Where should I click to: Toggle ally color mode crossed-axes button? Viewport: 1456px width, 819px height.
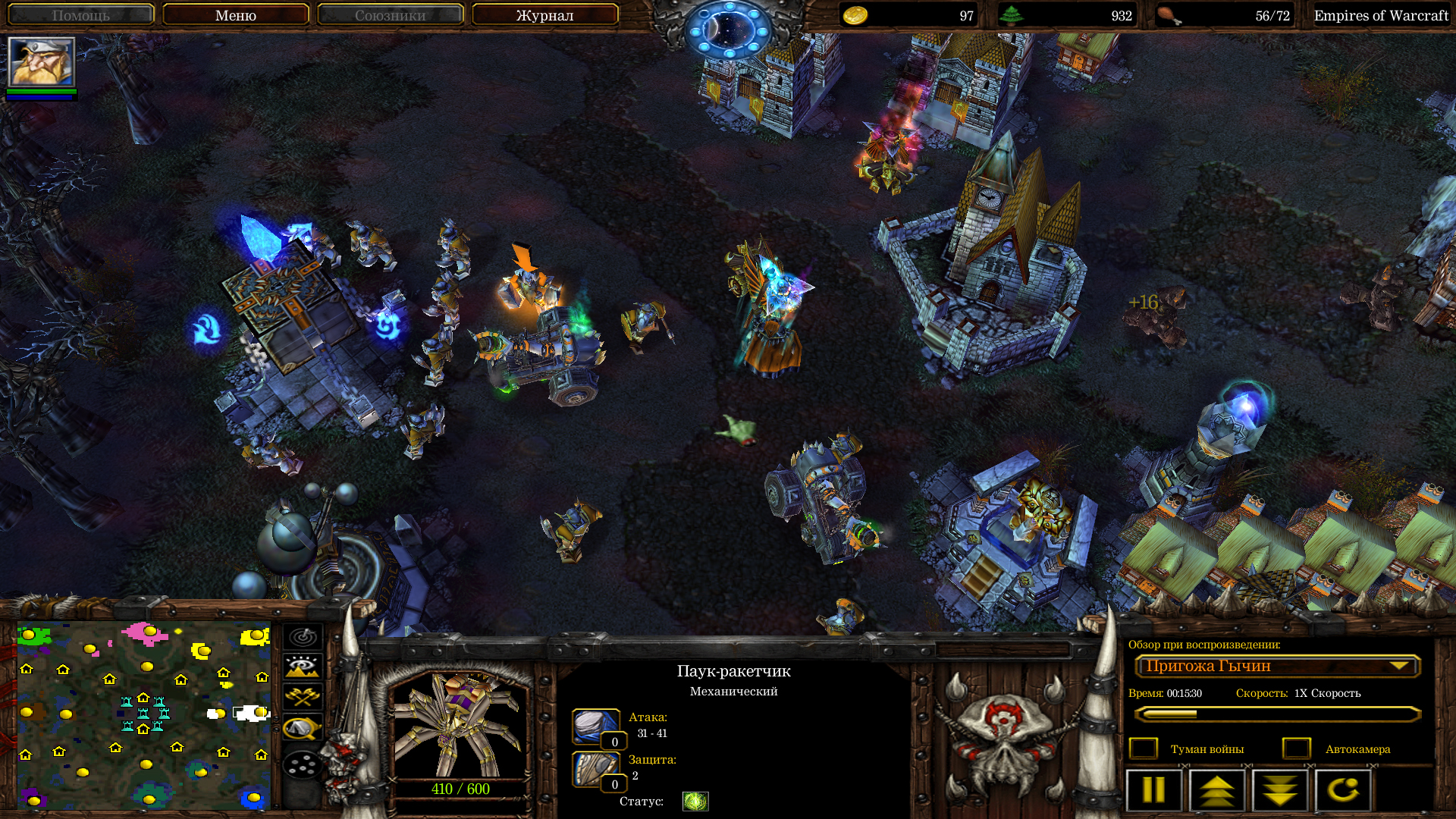[303, 696]
